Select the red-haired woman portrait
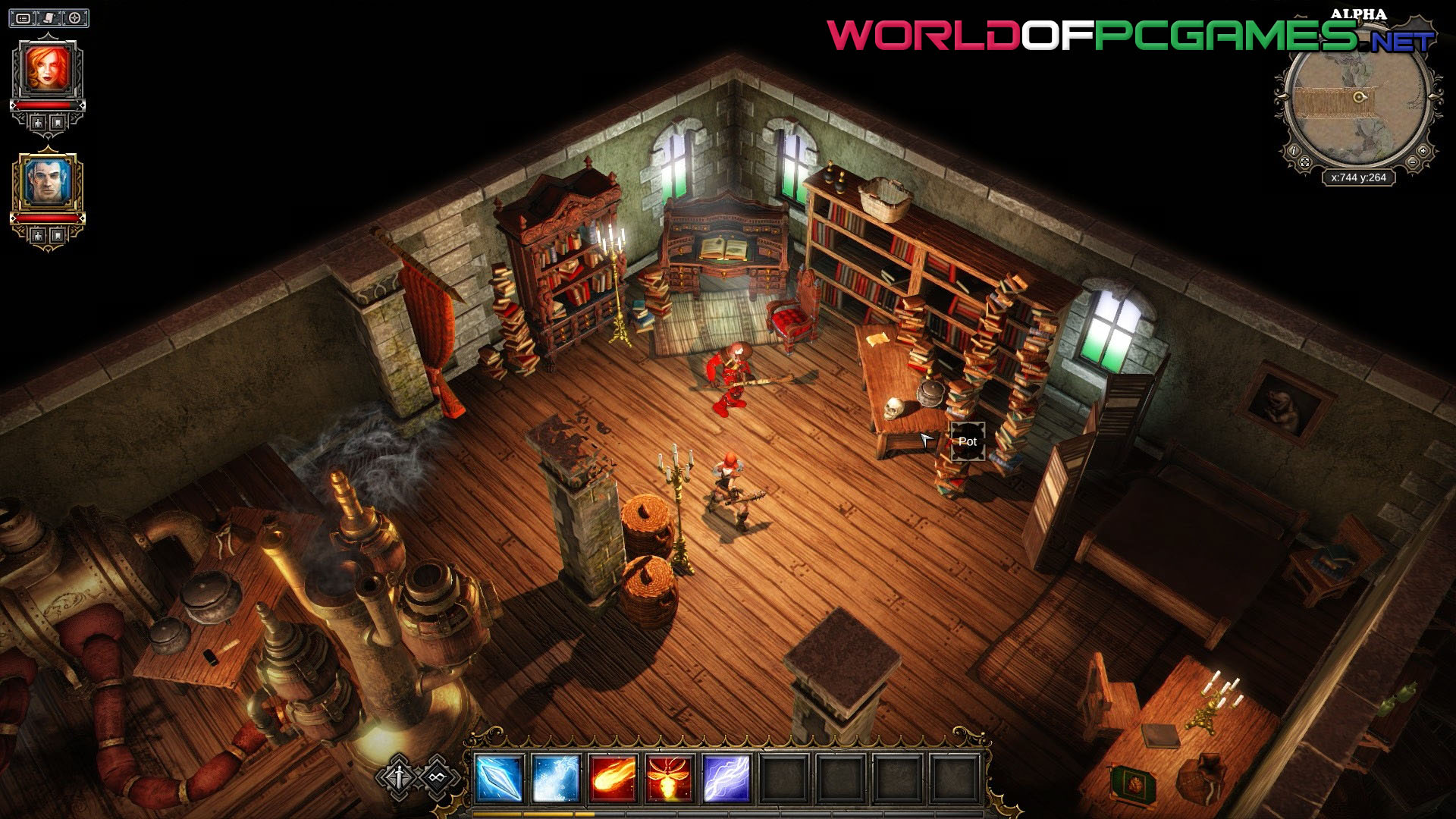The image size is (1456, 819). click(48, 68)
